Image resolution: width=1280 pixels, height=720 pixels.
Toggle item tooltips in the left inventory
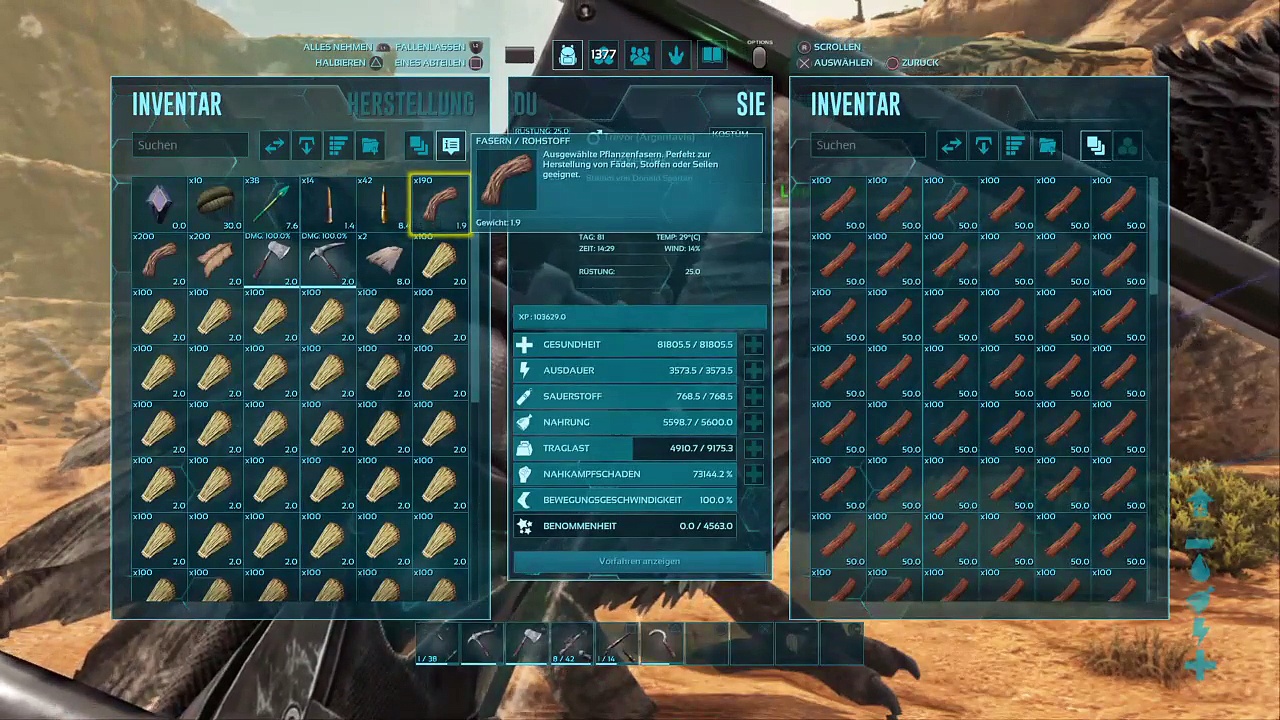click(451, 146)
